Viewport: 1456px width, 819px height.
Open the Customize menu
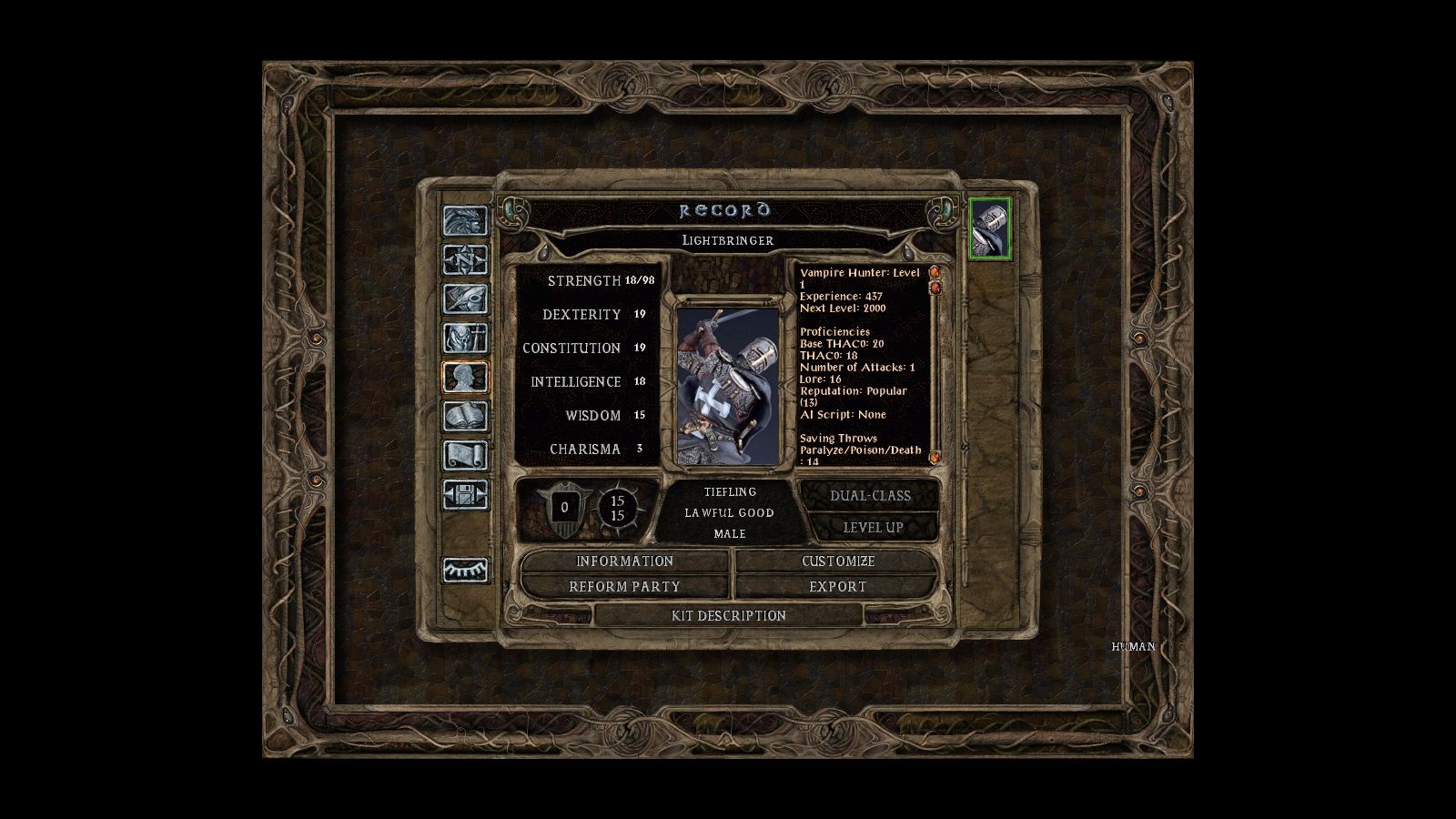pyautogui.click(x=837, y=561)
